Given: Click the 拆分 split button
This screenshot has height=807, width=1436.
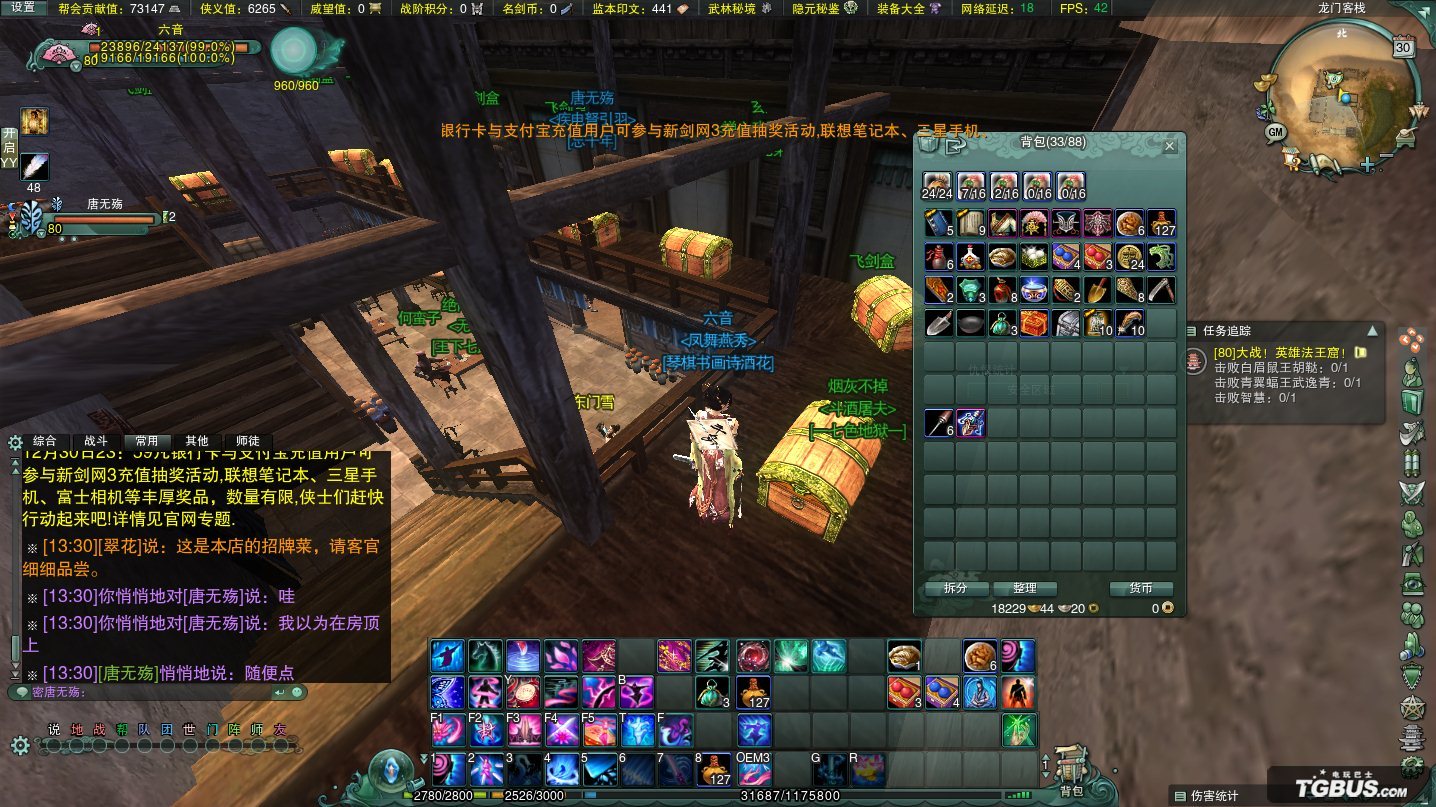Looking at the screenshot, I should tap(956, 588).
